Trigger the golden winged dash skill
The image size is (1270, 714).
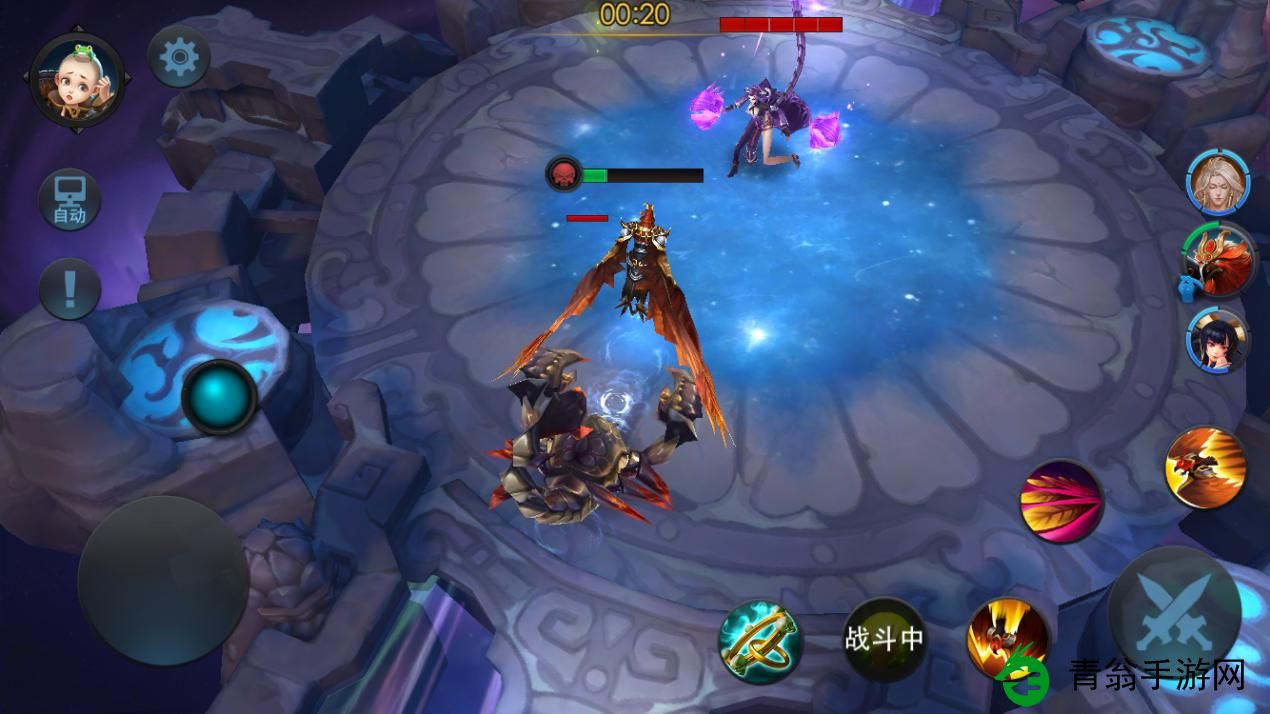(1205, 467)
